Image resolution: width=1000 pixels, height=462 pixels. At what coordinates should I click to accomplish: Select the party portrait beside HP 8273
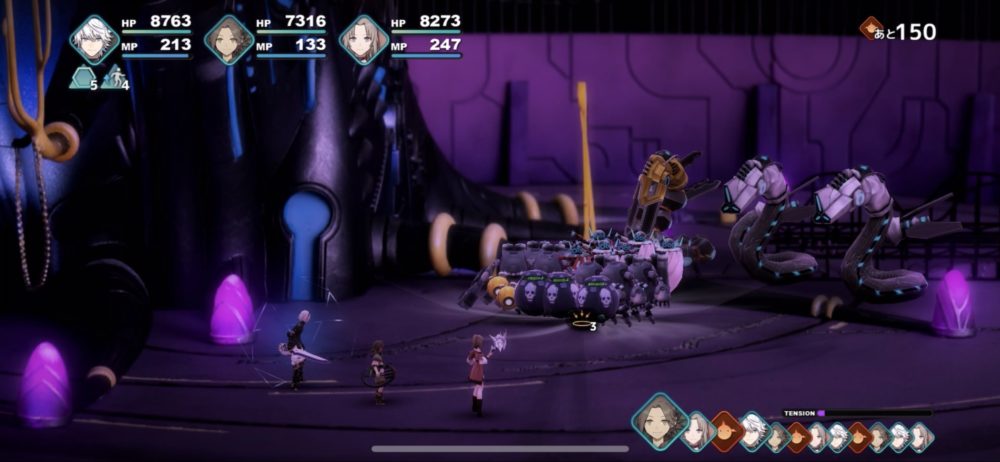pos(364,40)
